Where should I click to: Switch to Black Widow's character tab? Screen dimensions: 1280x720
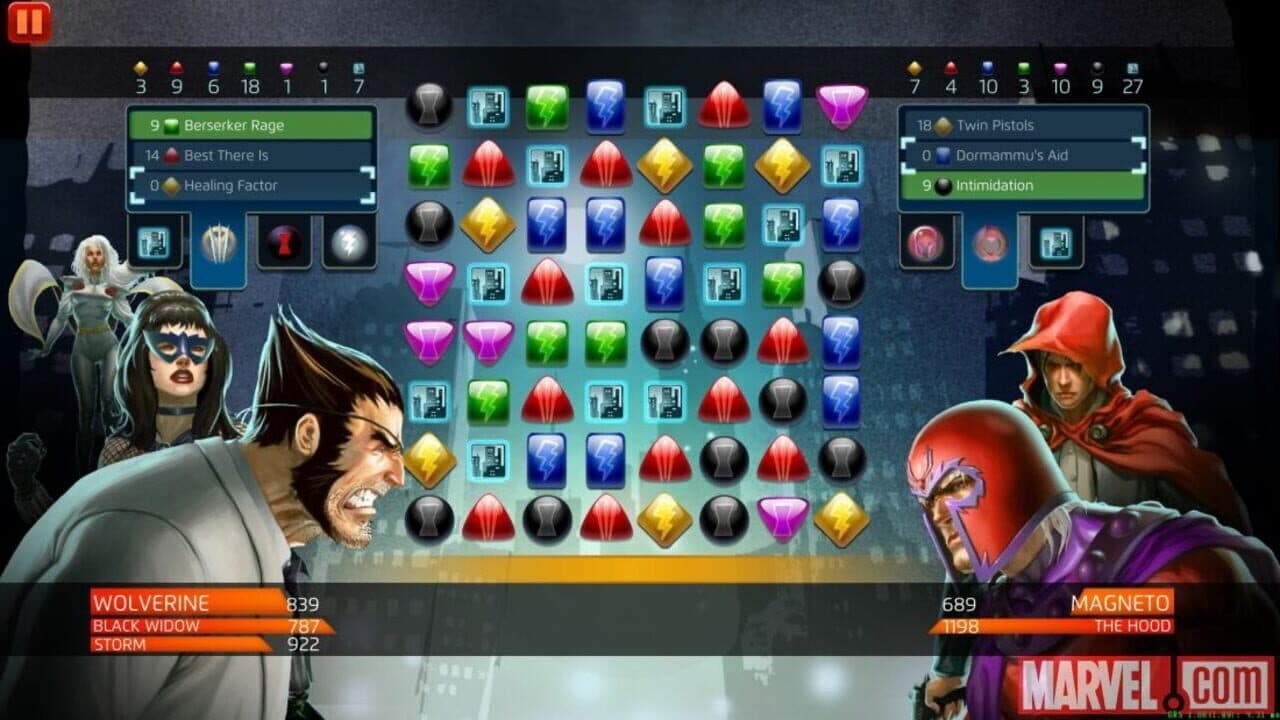point(284,243)
